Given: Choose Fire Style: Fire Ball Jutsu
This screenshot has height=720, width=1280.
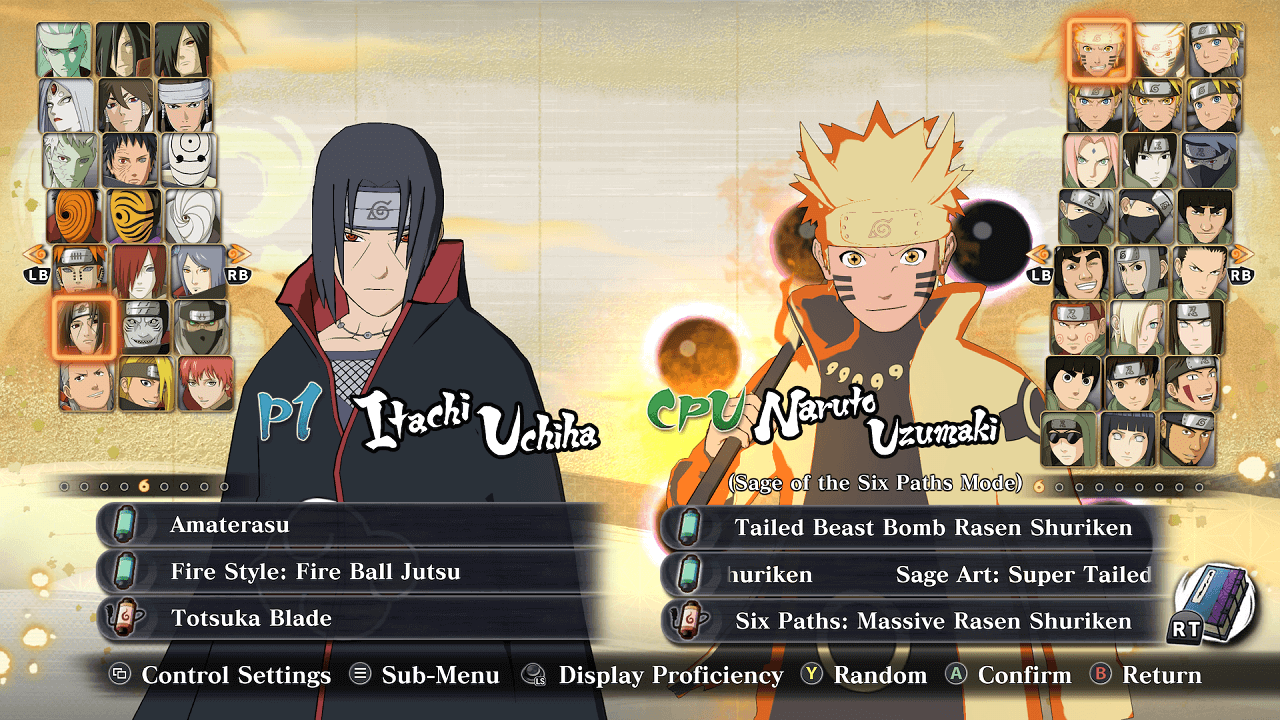Looking at the screenshot, I should pos(350,572).
